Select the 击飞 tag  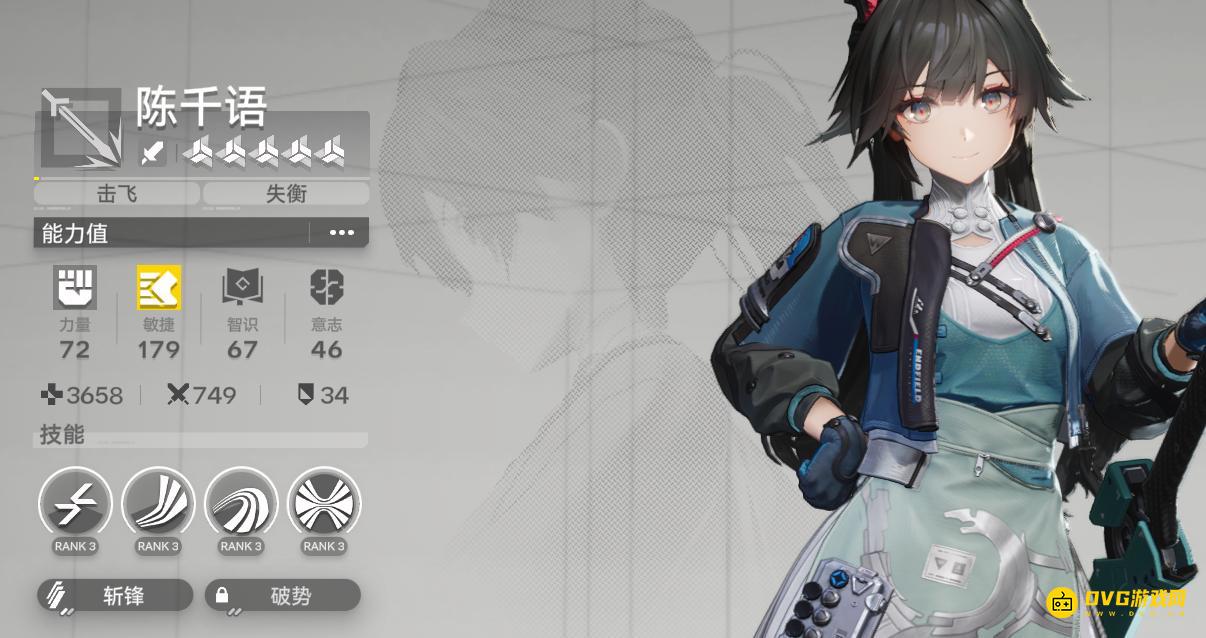pyautogui.click(x=117, y=194)
